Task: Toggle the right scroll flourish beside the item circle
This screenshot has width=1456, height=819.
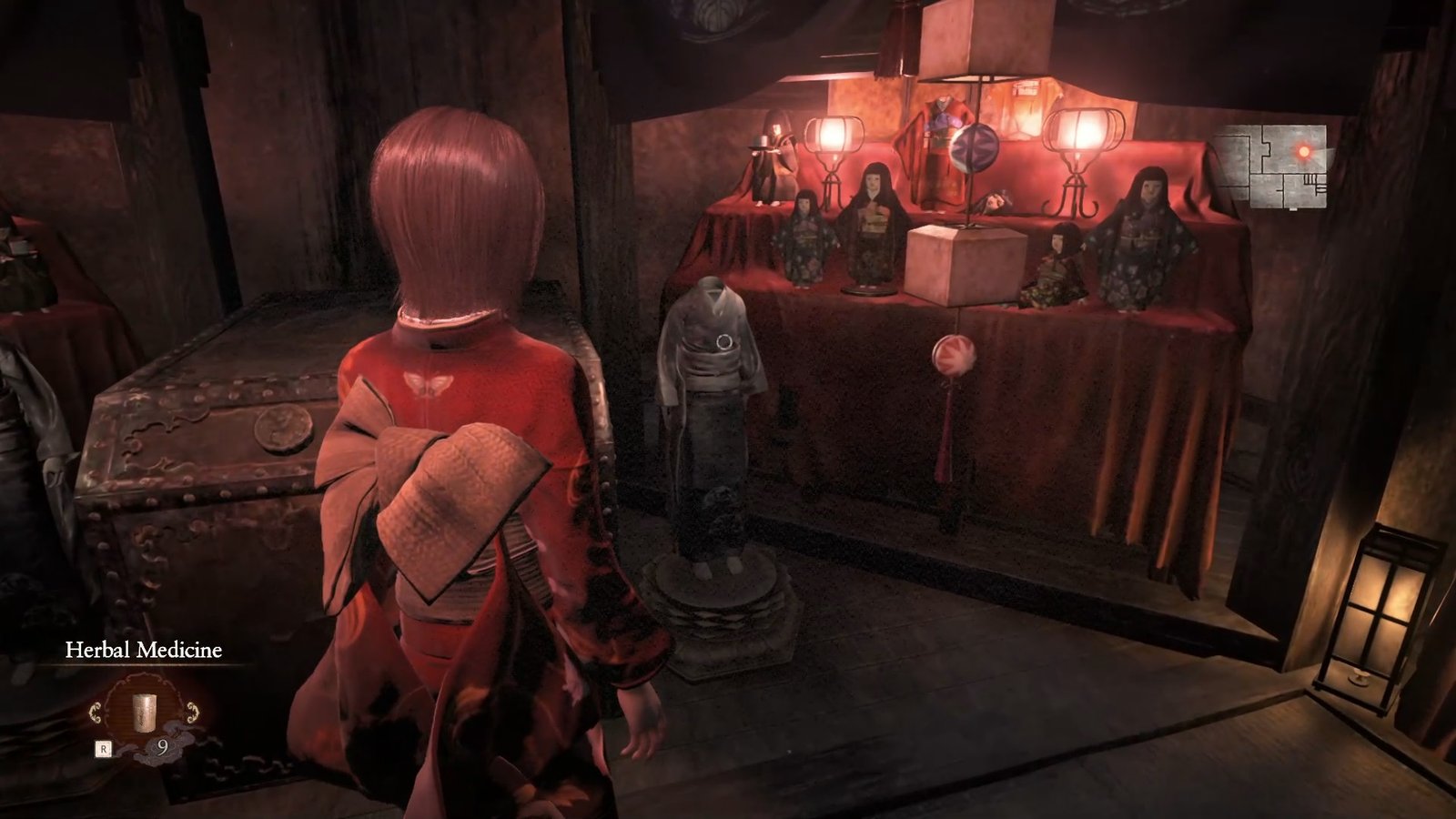Action: pos(192,712)
